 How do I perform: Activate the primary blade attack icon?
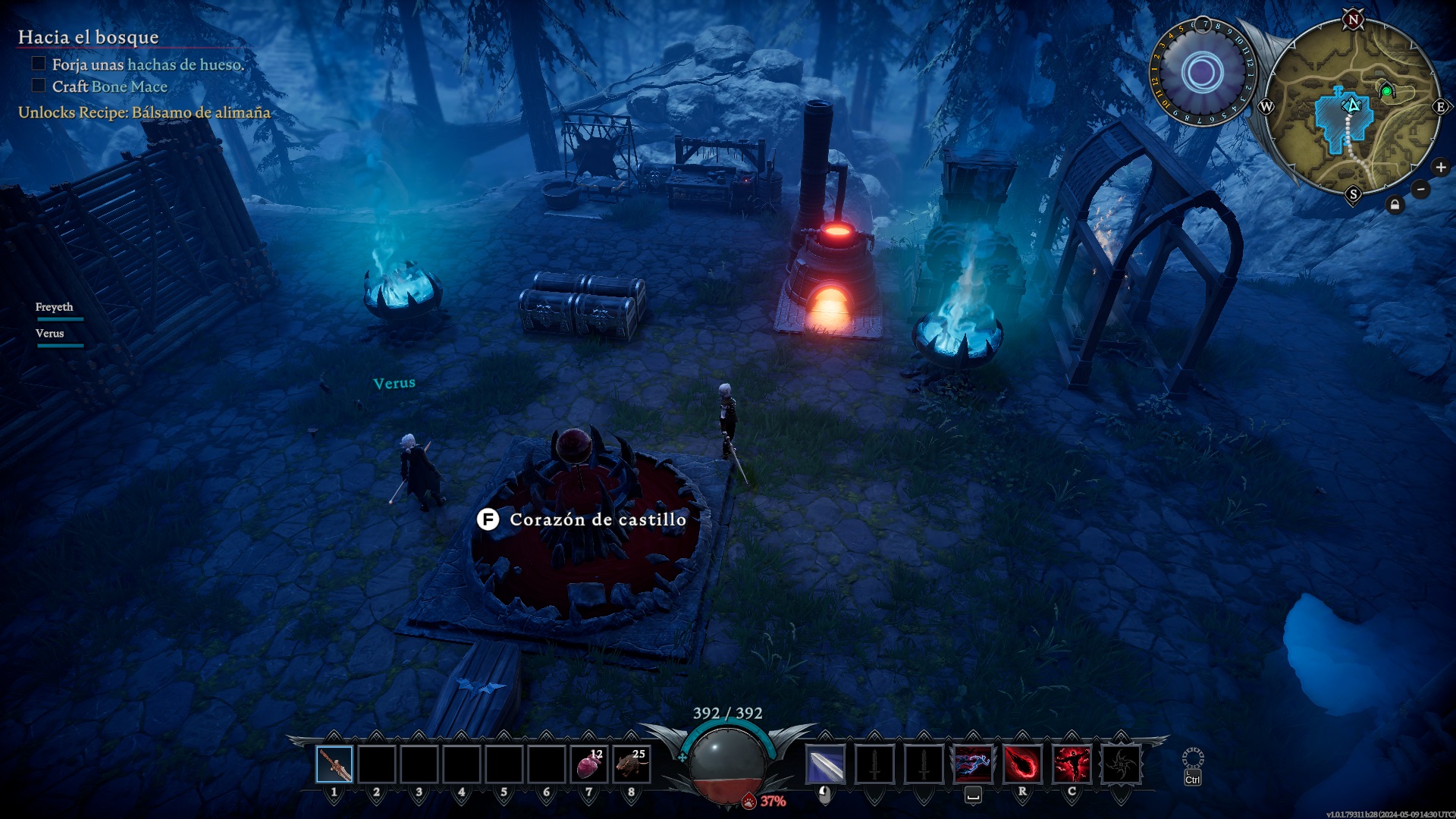[x=825, y=764]
